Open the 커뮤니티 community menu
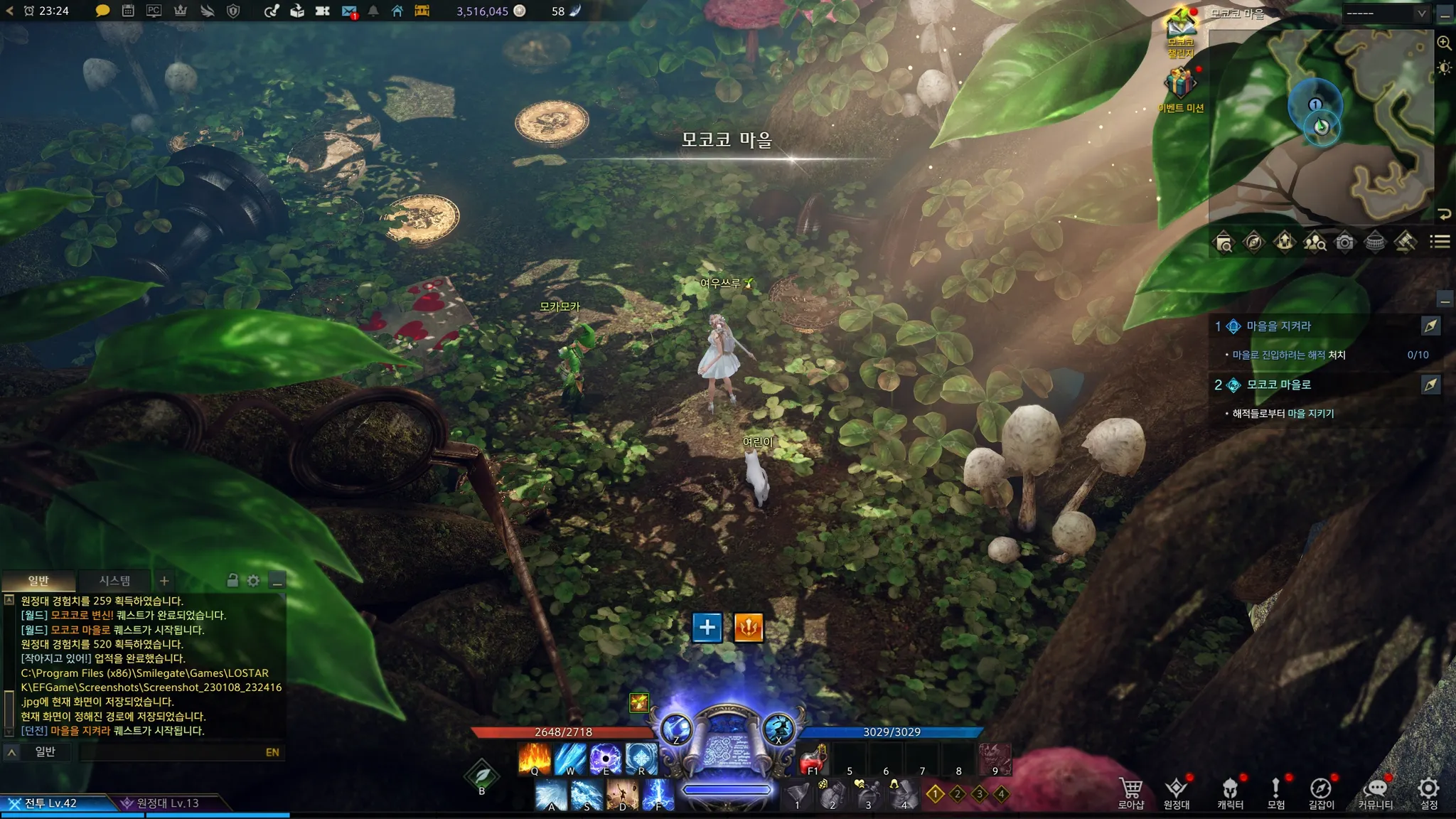The height and width of the screenshot is (819, 1456). click(1376, 792)
